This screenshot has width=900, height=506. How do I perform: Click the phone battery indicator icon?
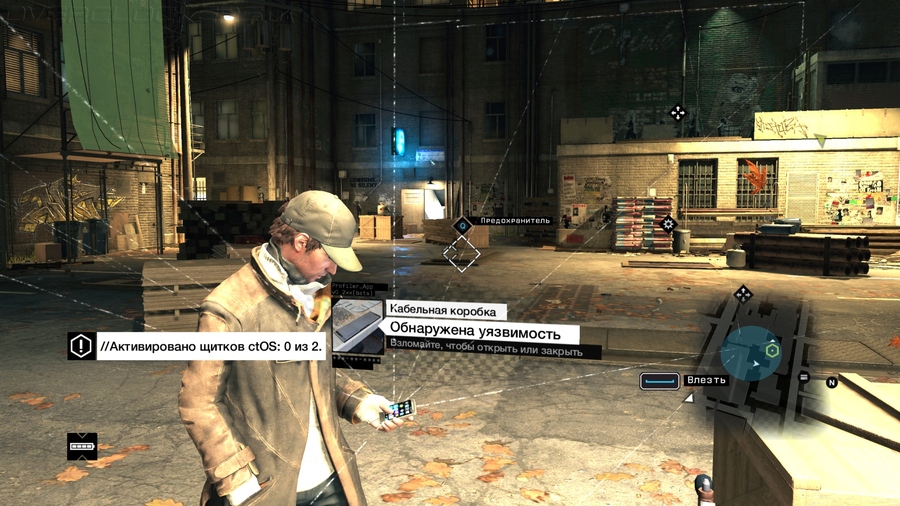pyautogui.click(x=81, y=445)
